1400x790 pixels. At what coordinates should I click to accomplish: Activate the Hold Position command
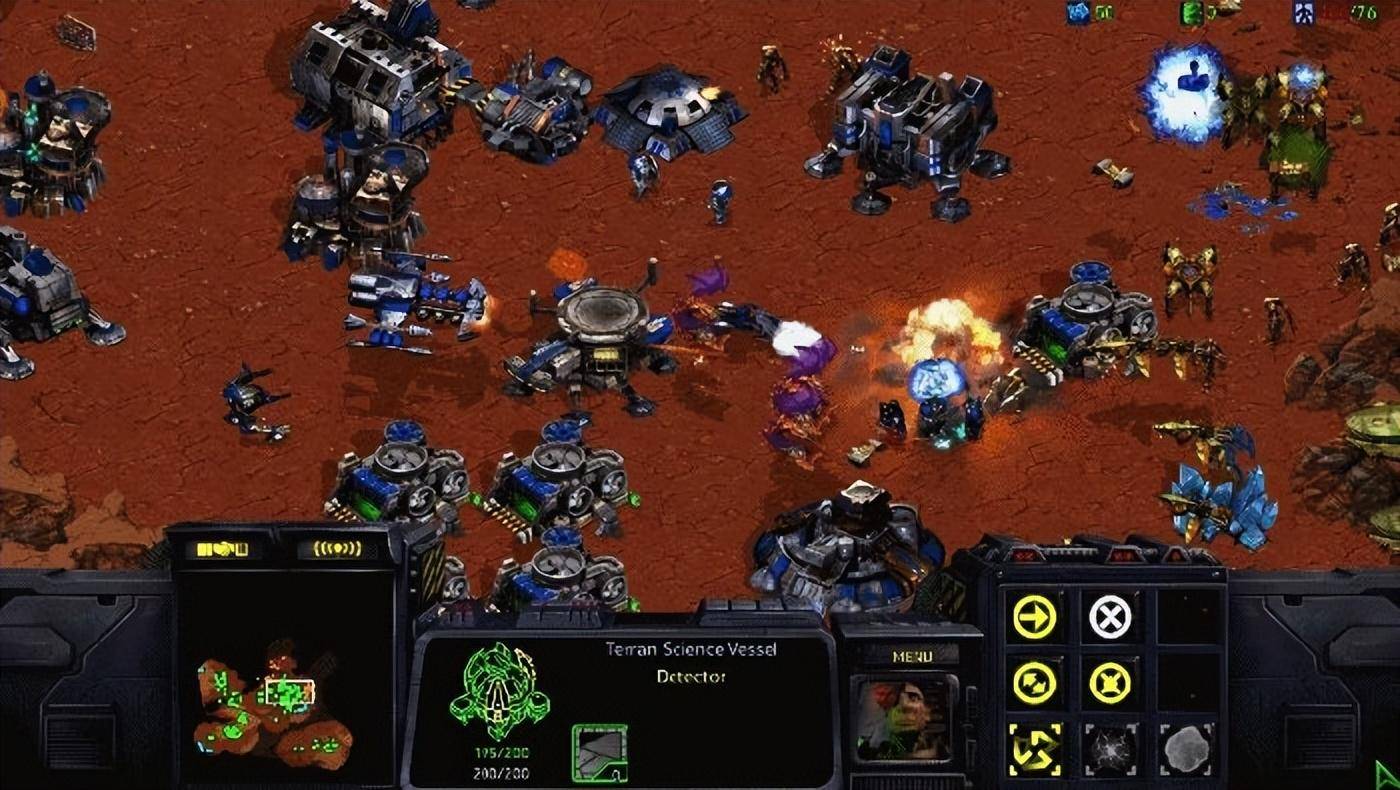pos(1109,683)
